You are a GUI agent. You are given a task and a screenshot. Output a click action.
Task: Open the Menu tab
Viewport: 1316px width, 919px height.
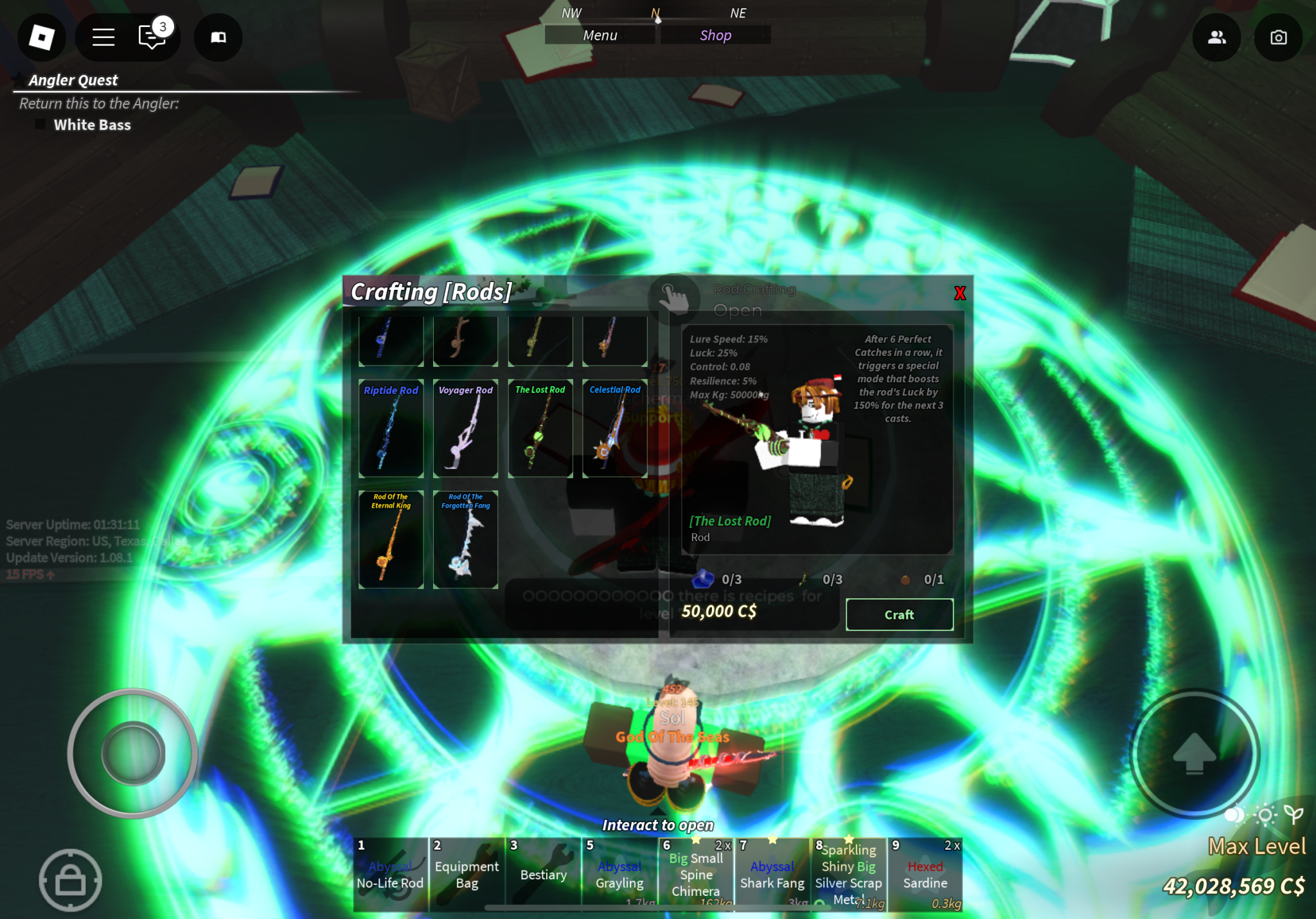tap(600, 35)
